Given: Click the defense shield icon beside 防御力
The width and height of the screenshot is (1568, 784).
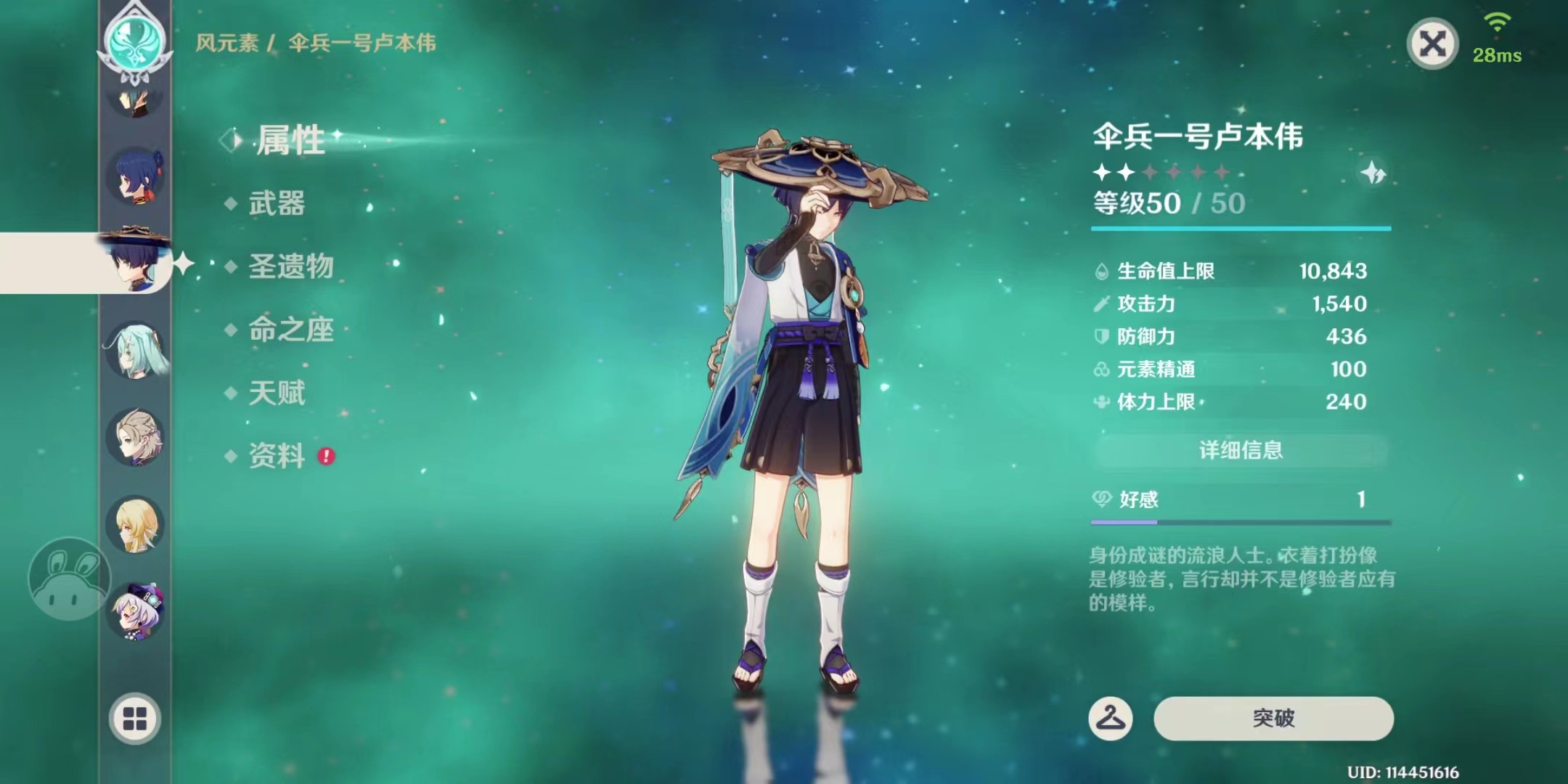Looking at the screenshot, I should [x=1103, y=336].
